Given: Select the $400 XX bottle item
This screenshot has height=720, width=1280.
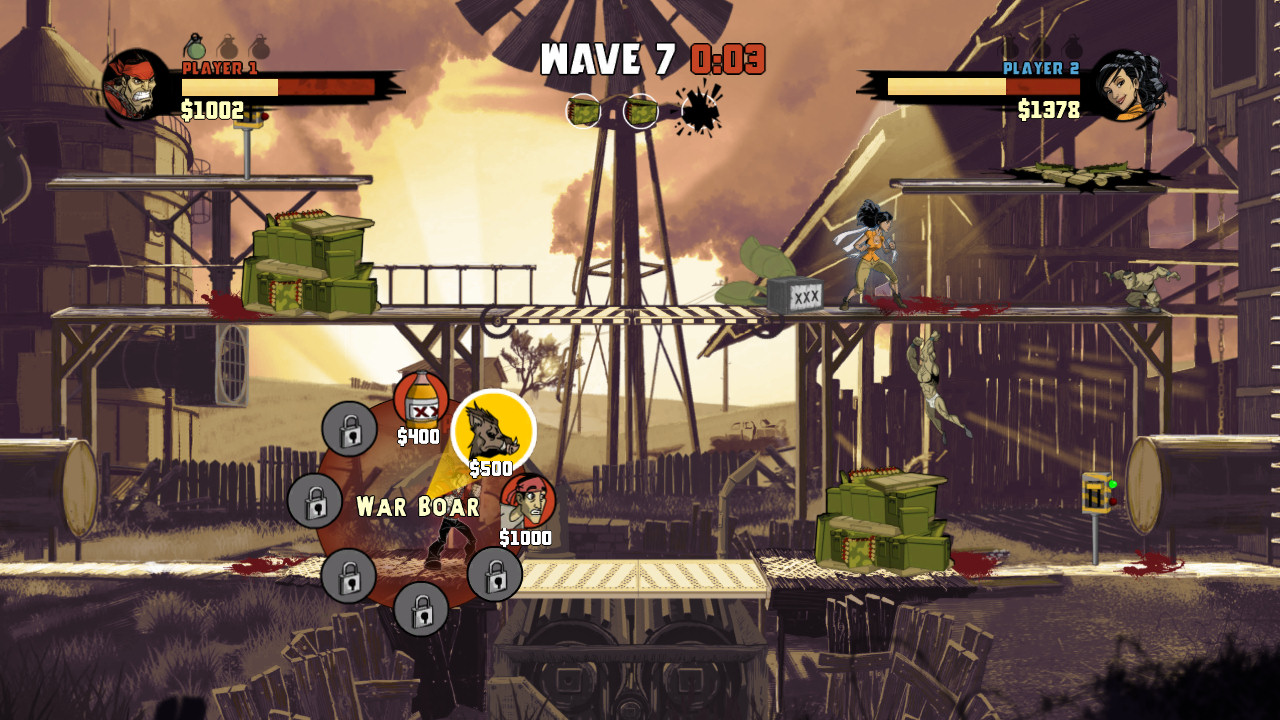Looking at the screenshot, I should (x=420, y=401).
